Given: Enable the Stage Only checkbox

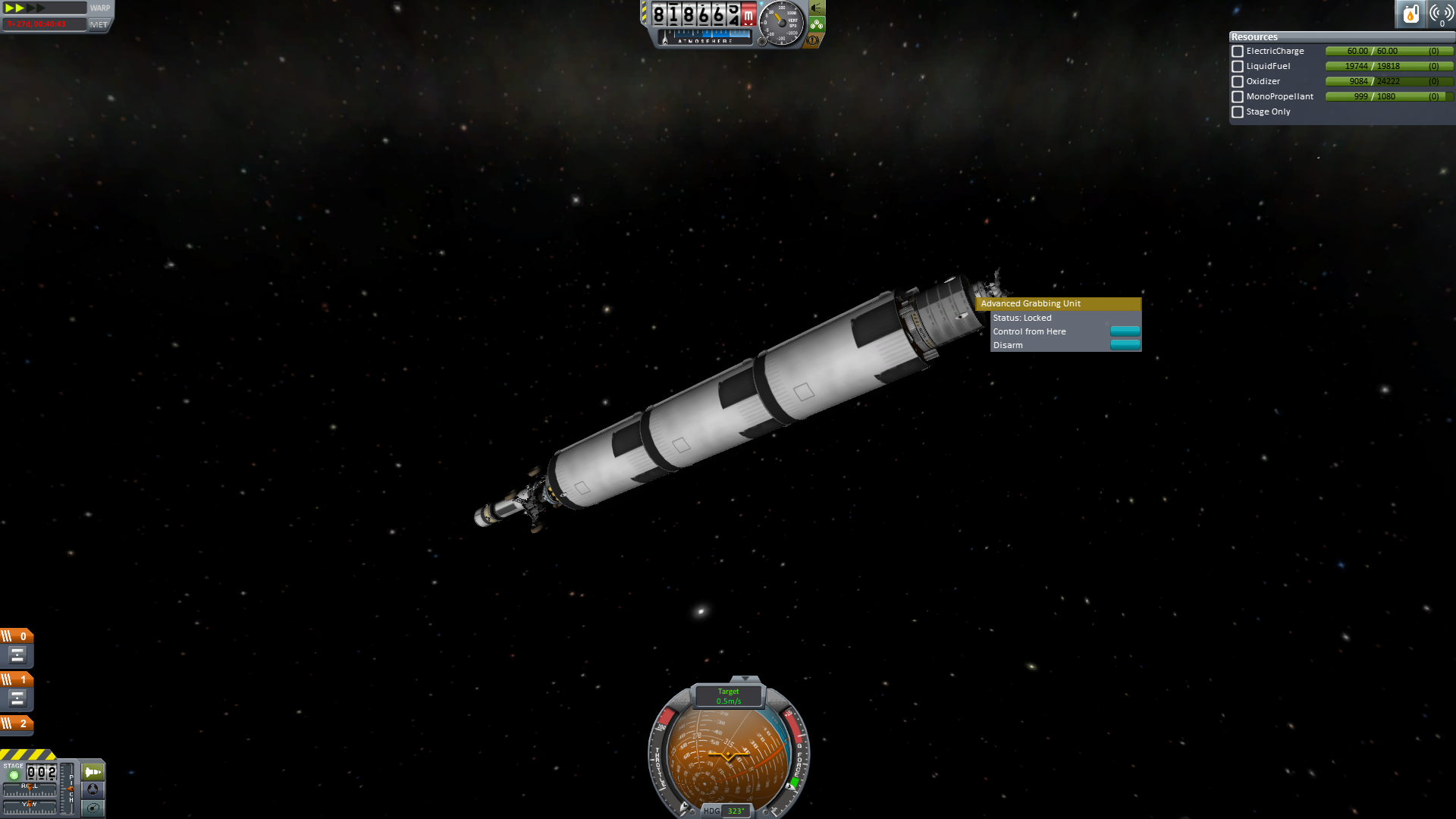Looking at the screenshot, I should click(1238, 112).
